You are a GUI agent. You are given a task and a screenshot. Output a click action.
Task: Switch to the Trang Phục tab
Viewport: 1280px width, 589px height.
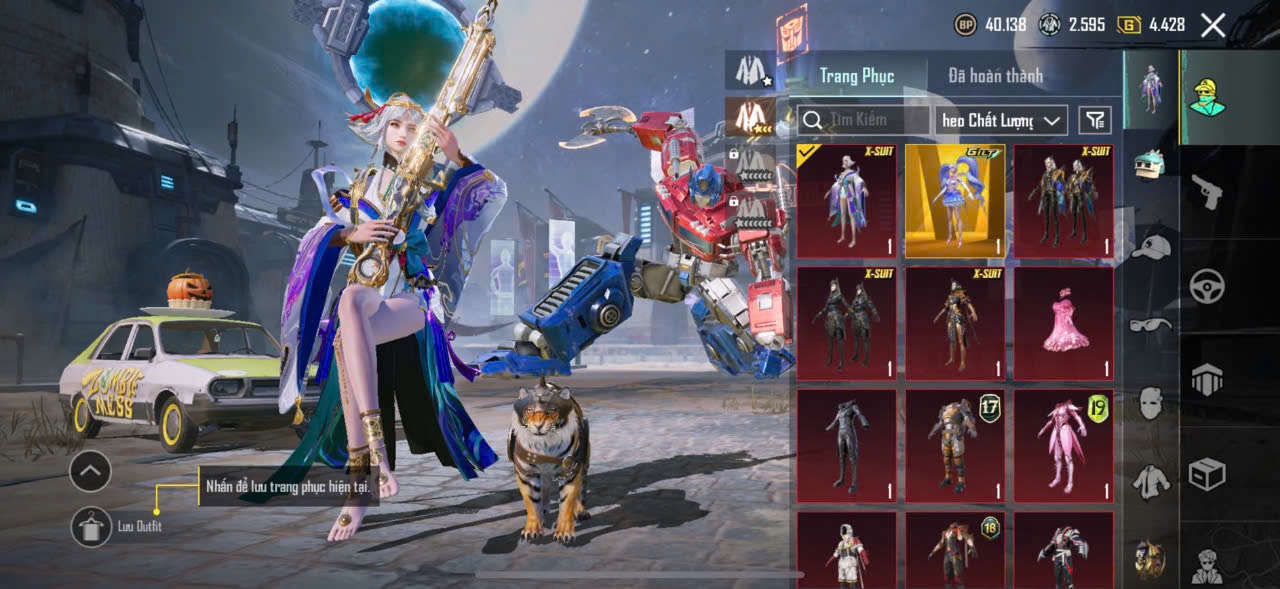[x=856, y=75]
